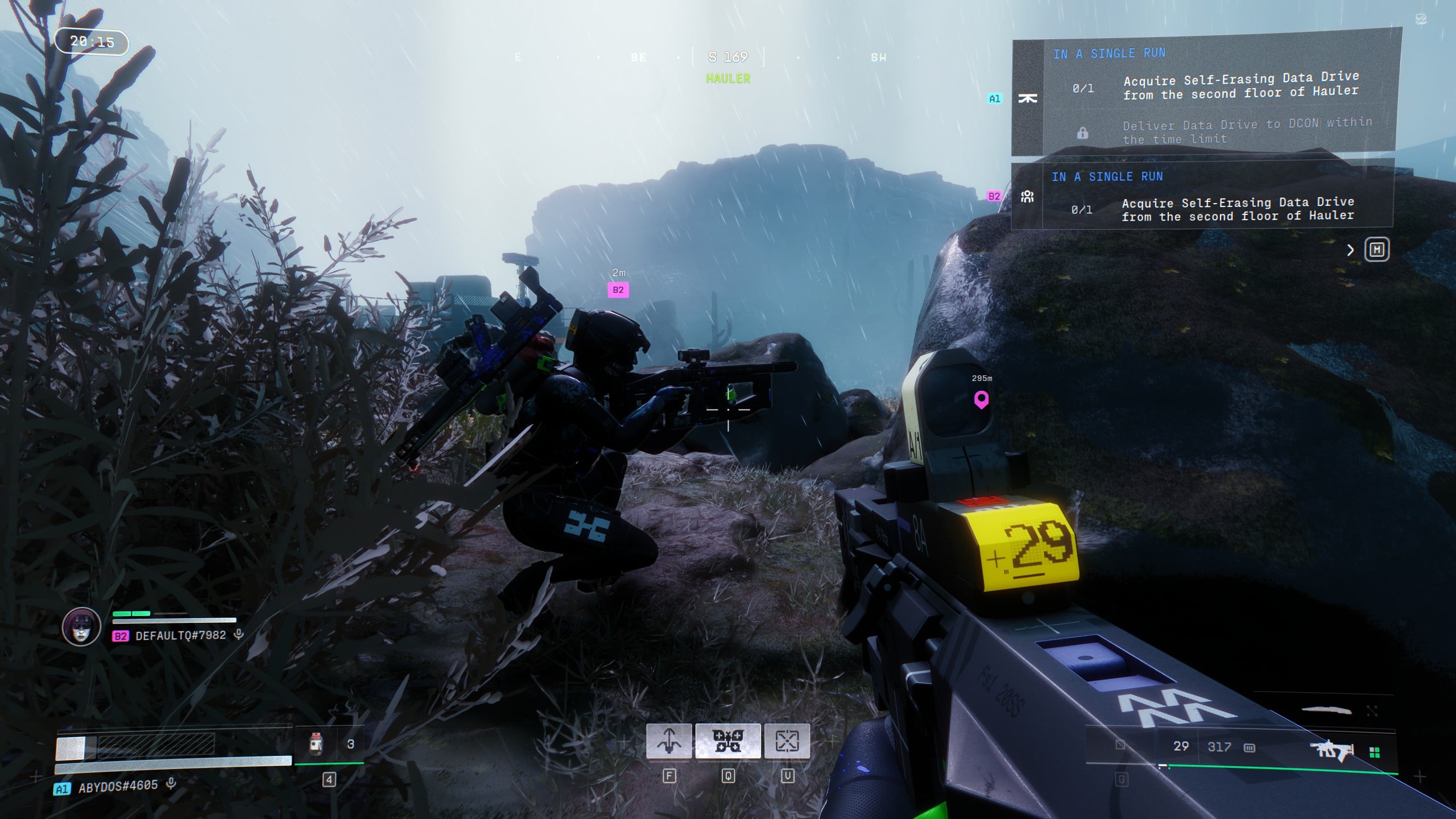Click teammate DEFAULTQ#7982's portrait

coord(81,627)
